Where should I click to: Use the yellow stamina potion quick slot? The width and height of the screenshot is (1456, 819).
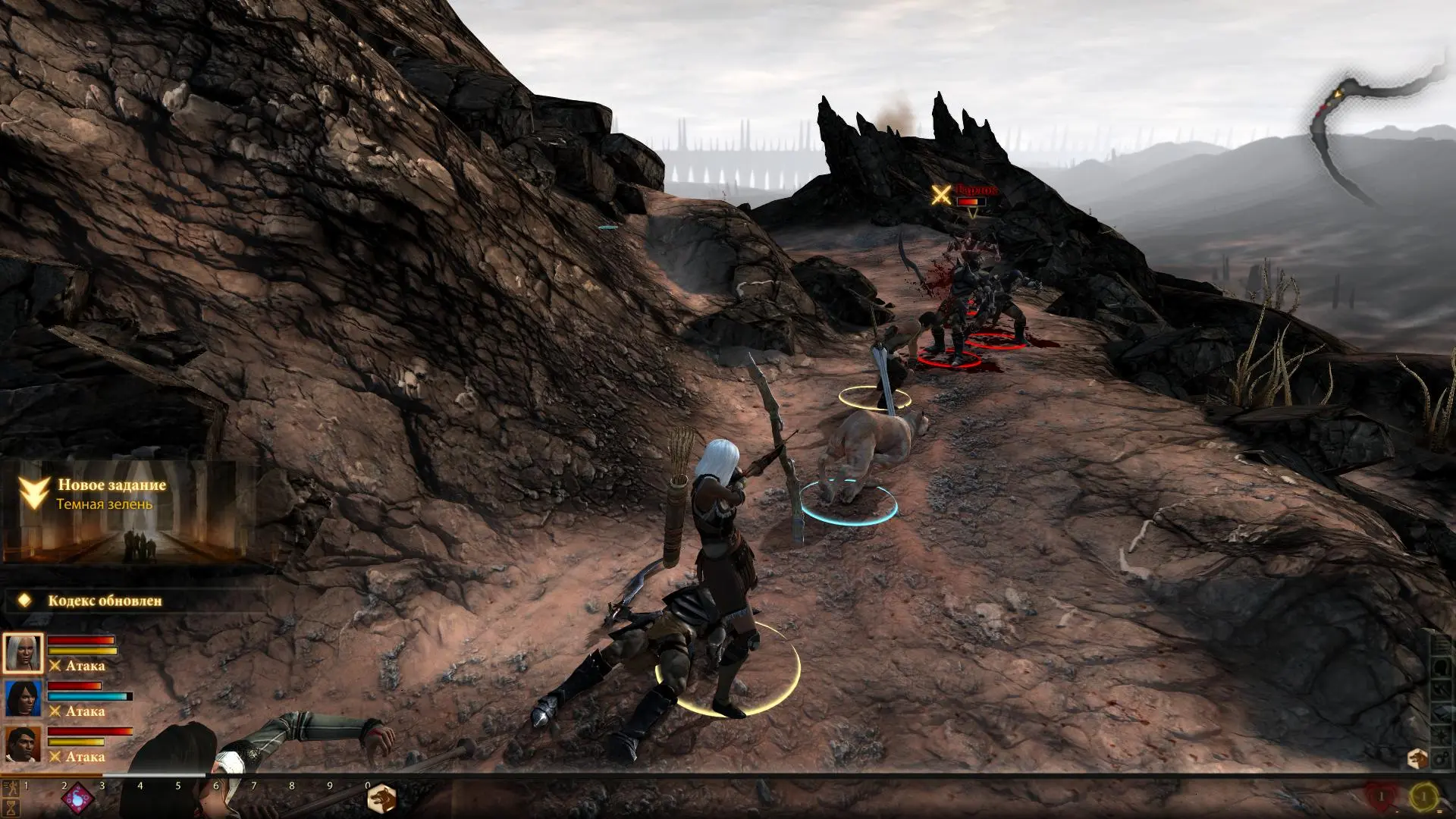tap(1424, 797)
